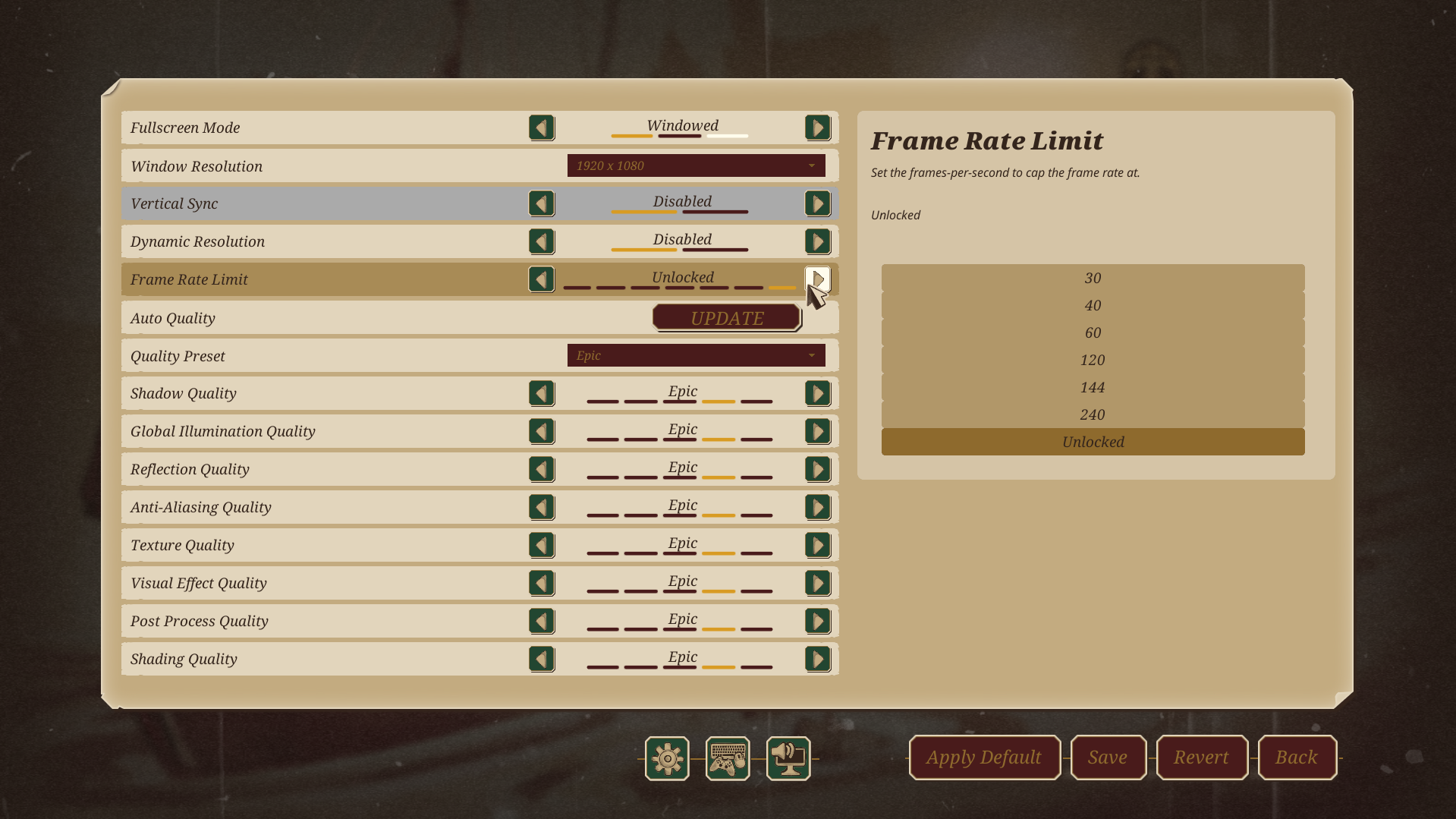Increase Shading Quality via right arrow
The image size is (1456, 819).
[x=817, y=658]
